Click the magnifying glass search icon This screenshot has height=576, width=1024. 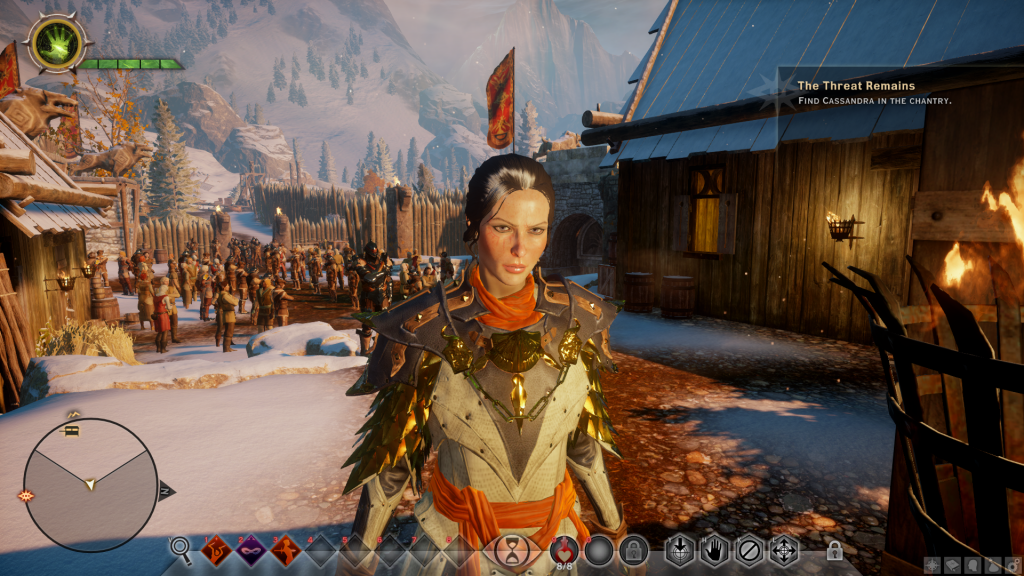point(180,547)
